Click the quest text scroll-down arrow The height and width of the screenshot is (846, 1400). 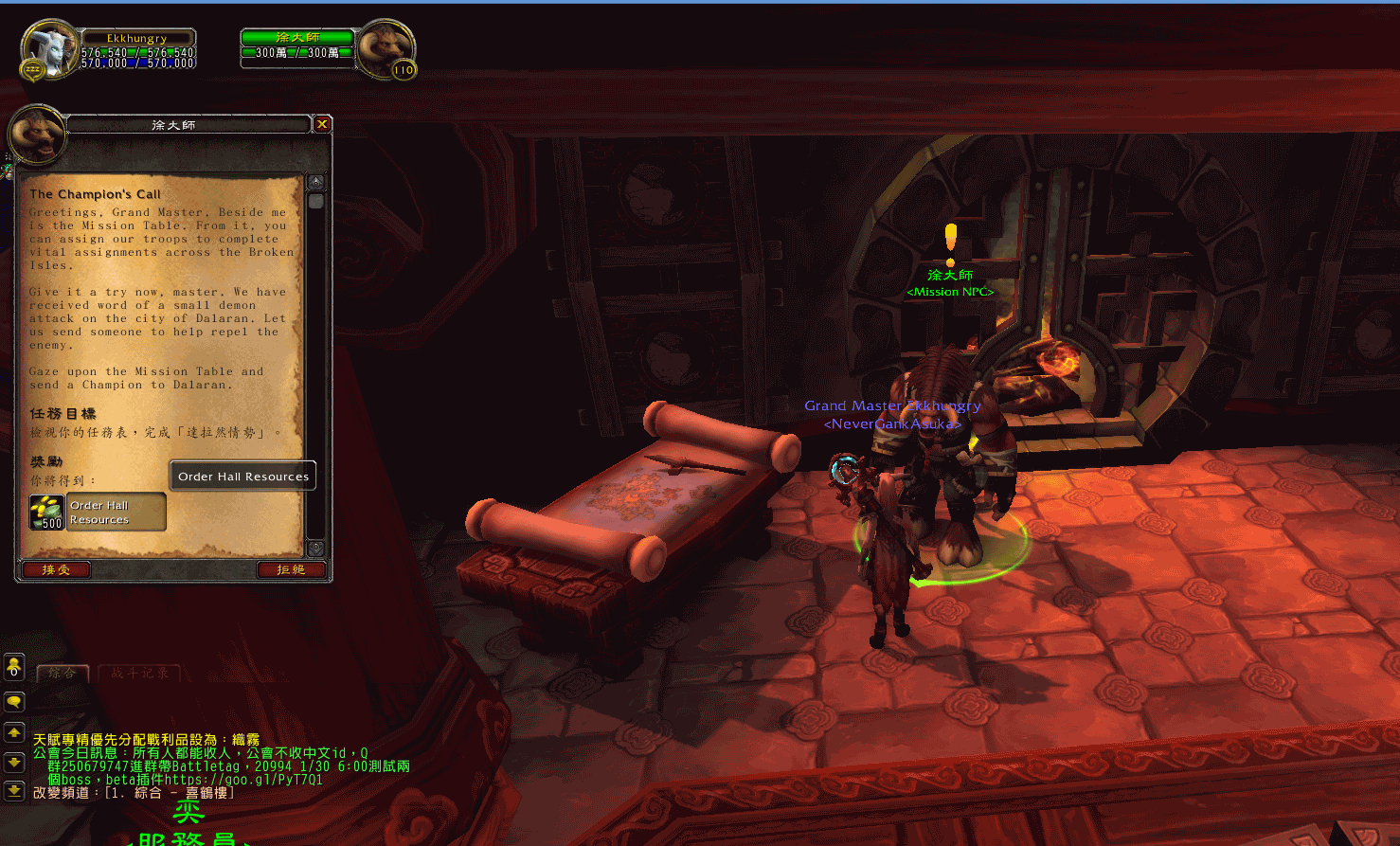click(x=316, y=548)
